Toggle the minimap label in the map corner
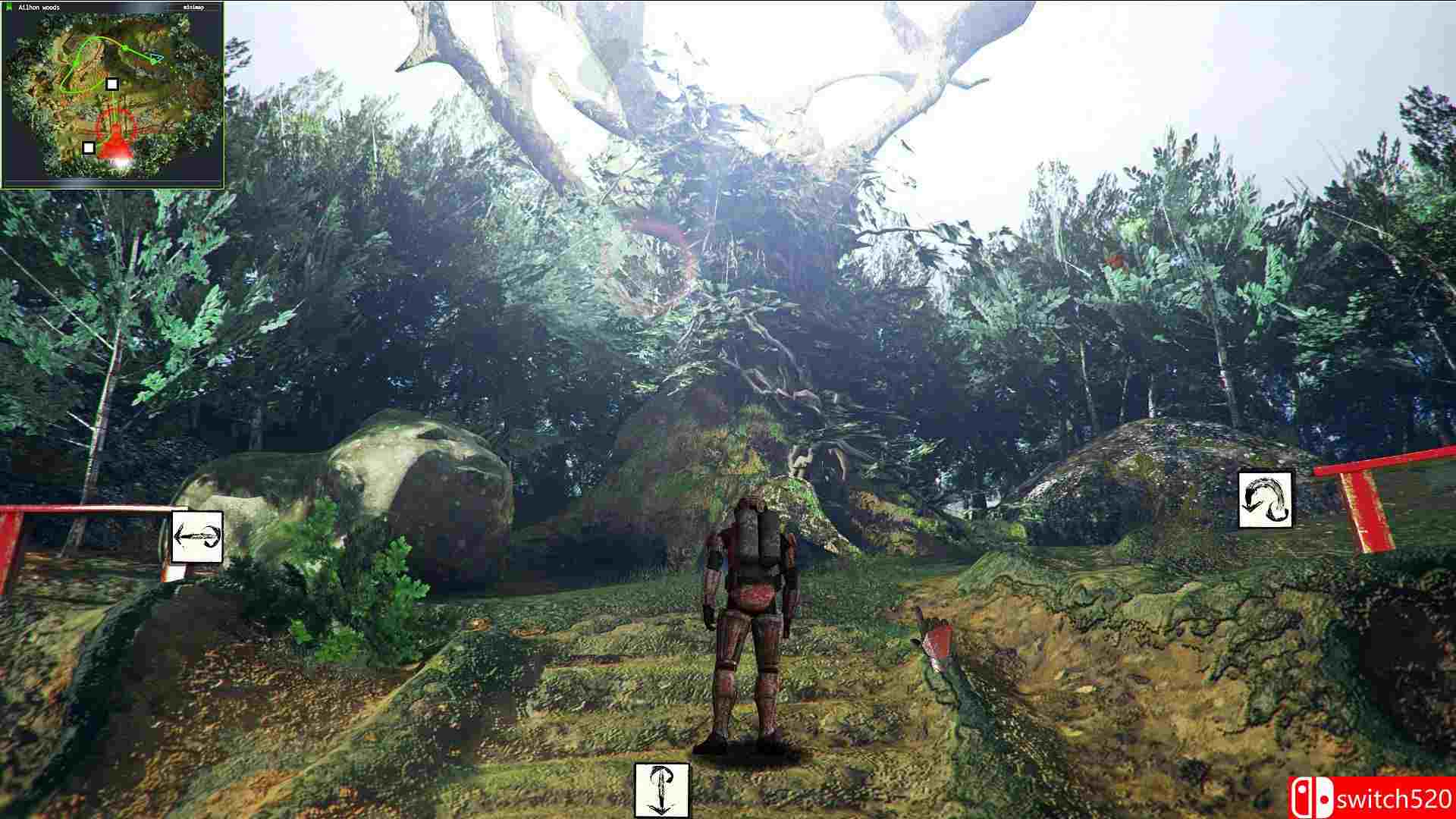The width and height of the screenshot is (1456, 819). tap(194, 7)
